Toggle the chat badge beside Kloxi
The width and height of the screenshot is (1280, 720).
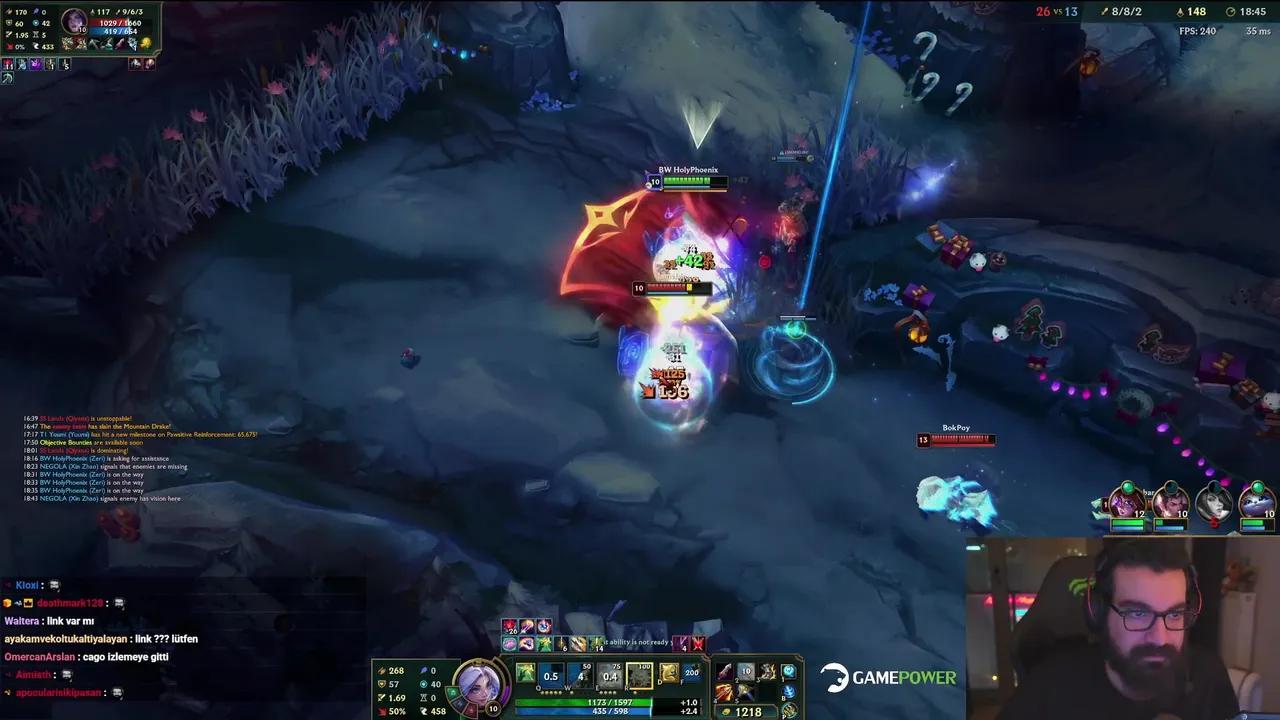[x=56, y=586]
